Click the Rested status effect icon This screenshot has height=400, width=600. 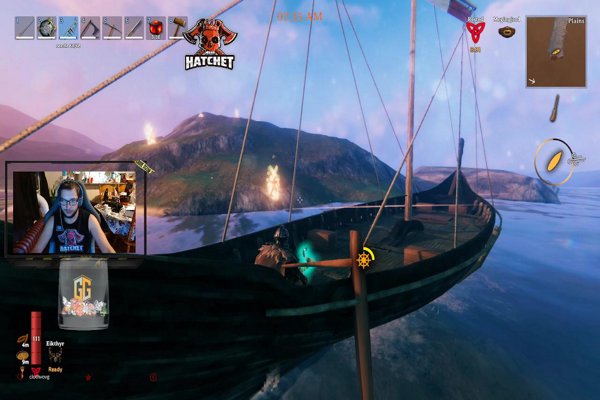[x=475, y=31]
